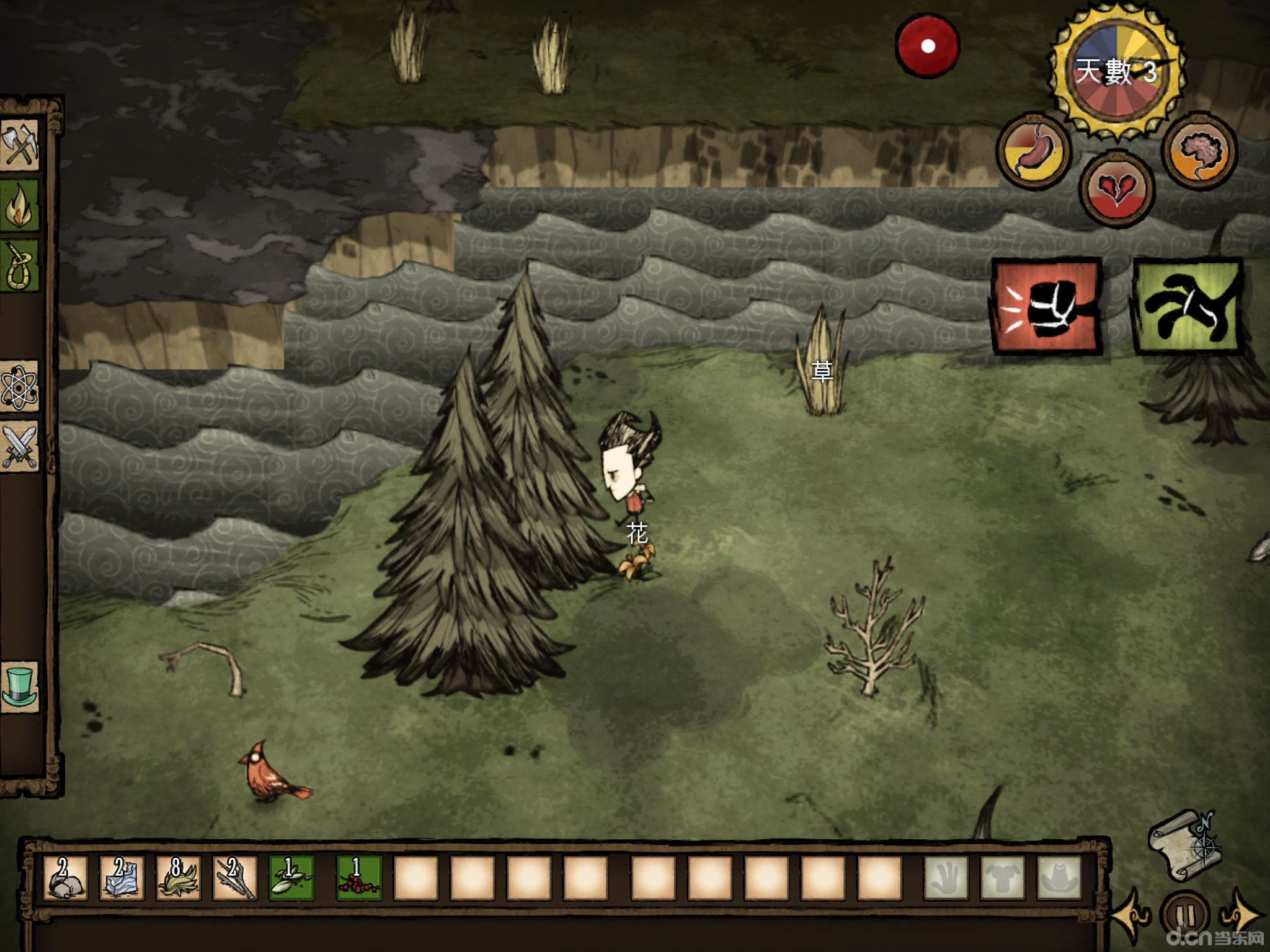The height and width of the screenshot is (952, 1270).
Task: Open the Fight crossed-swords crafting tab
Action: [20, 446]
